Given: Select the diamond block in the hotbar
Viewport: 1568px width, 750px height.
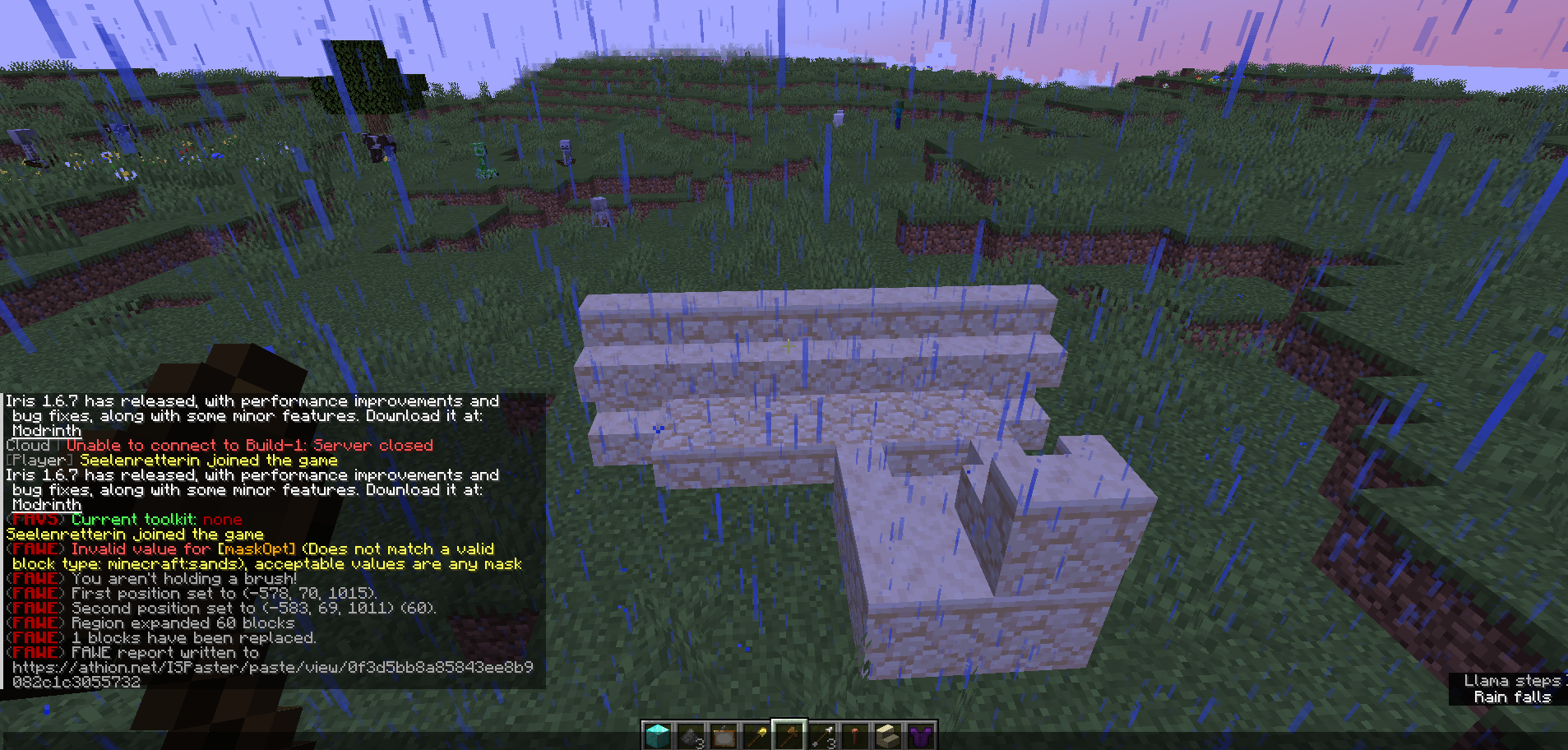Looking at the screenshot, I should pos(657,736).
